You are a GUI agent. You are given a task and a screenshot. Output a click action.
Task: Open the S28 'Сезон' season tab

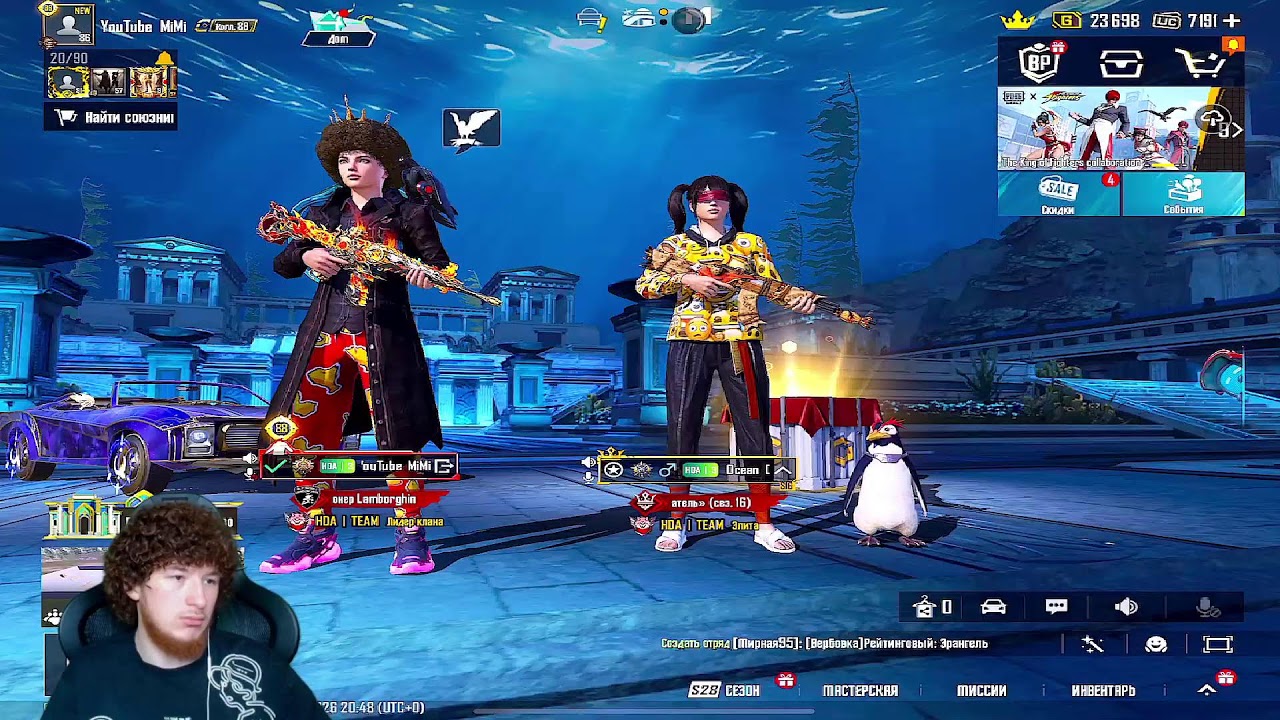point(726,690)
